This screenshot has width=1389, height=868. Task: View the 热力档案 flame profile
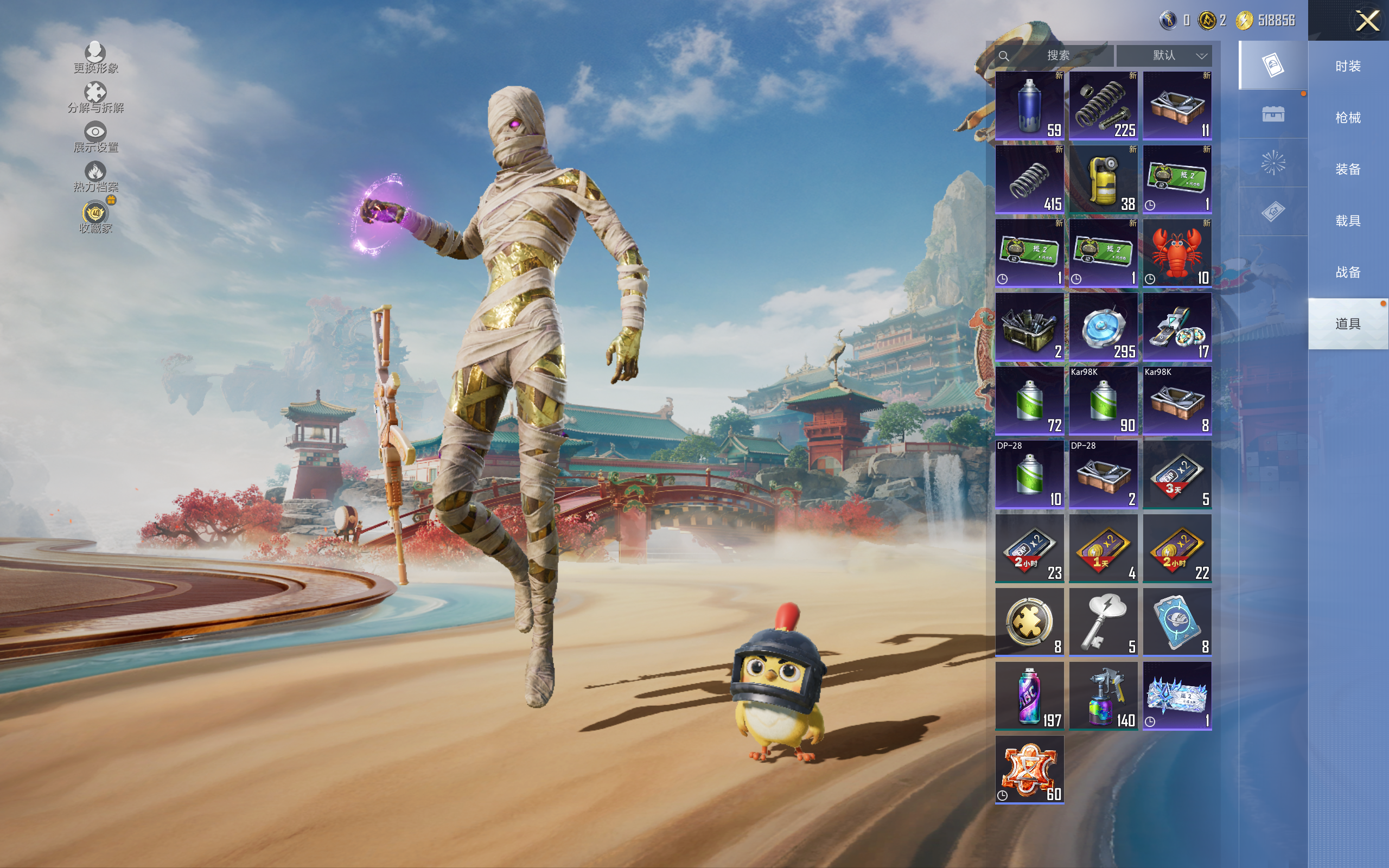[x=95, y=176]
